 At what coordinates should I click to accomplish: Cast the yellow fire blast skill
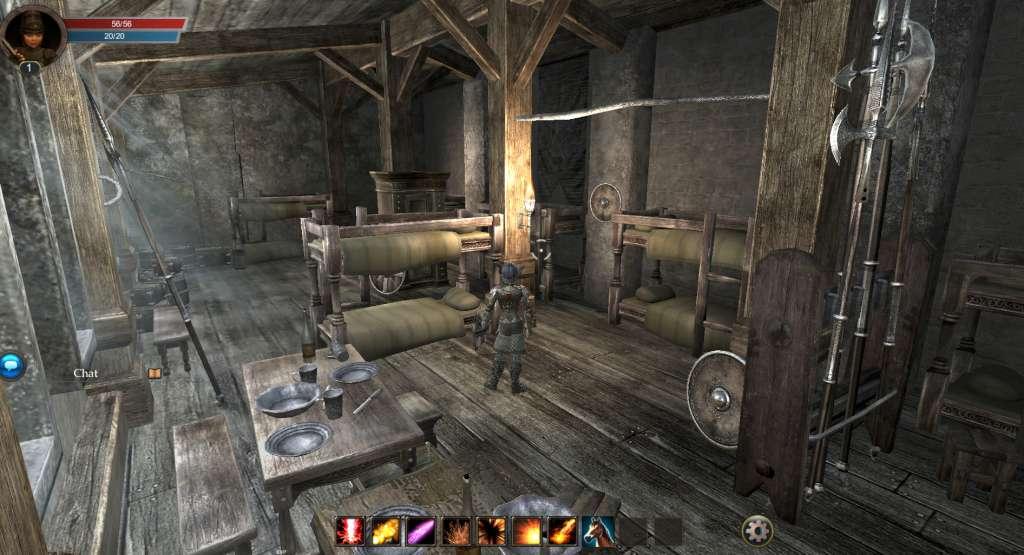click(386, 530)
